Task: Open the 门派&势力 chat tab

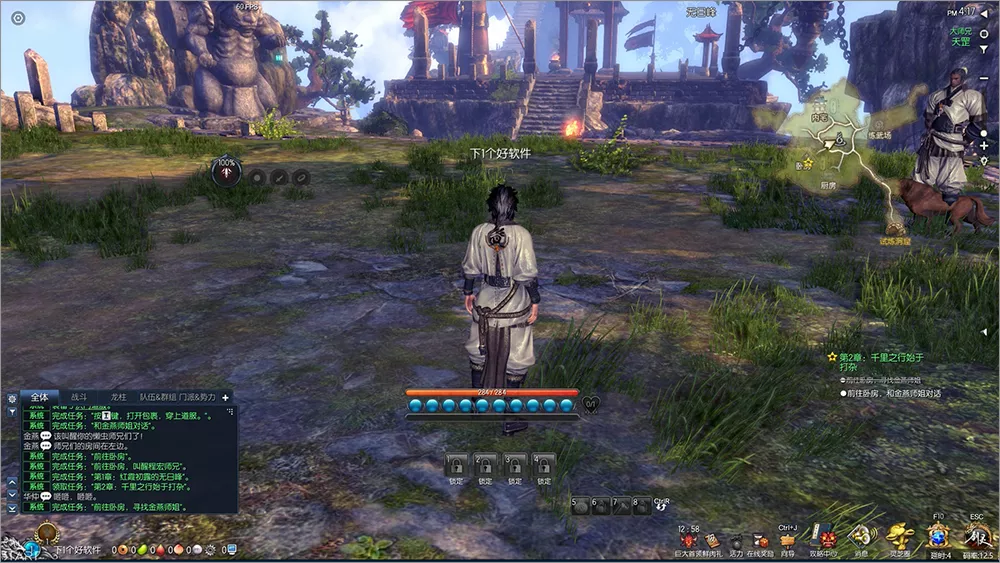Action: tap(198, 397)
